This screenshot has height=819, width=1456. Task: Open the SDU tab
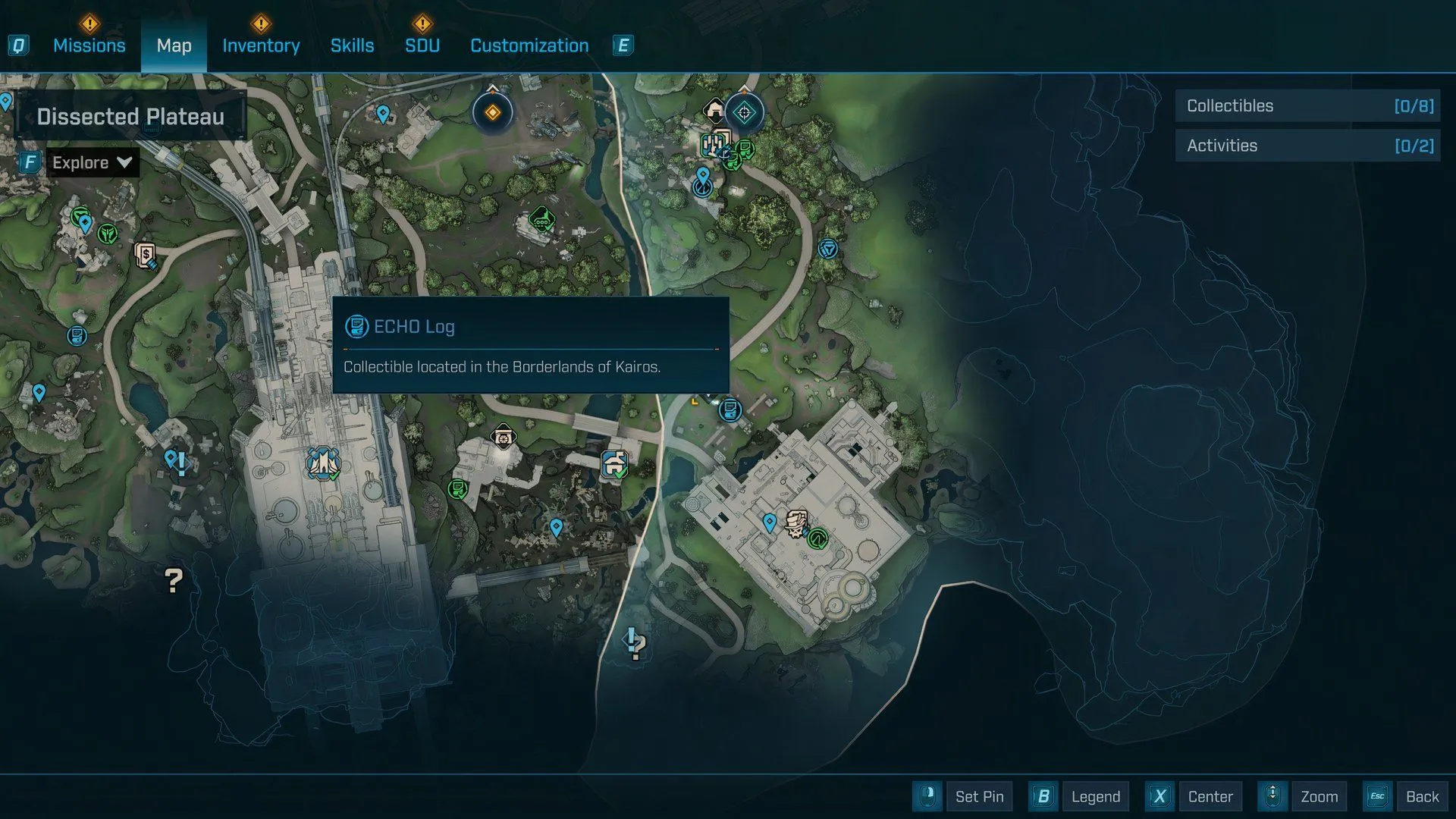[x=422, y=45]
